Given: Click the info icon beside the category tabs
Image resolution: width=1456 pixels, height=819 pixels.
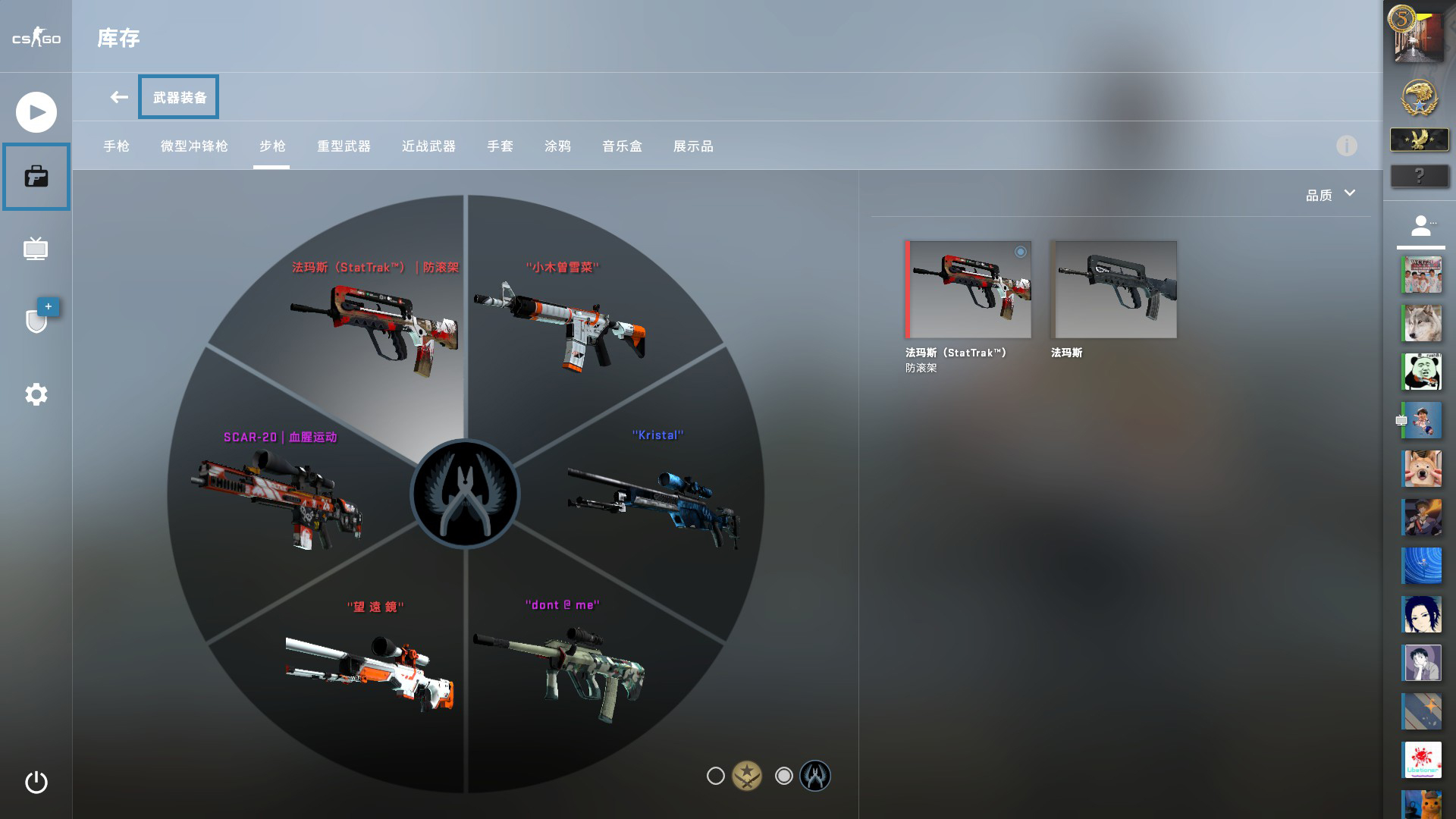Looking at the screenshot, I should [1348, 146].
